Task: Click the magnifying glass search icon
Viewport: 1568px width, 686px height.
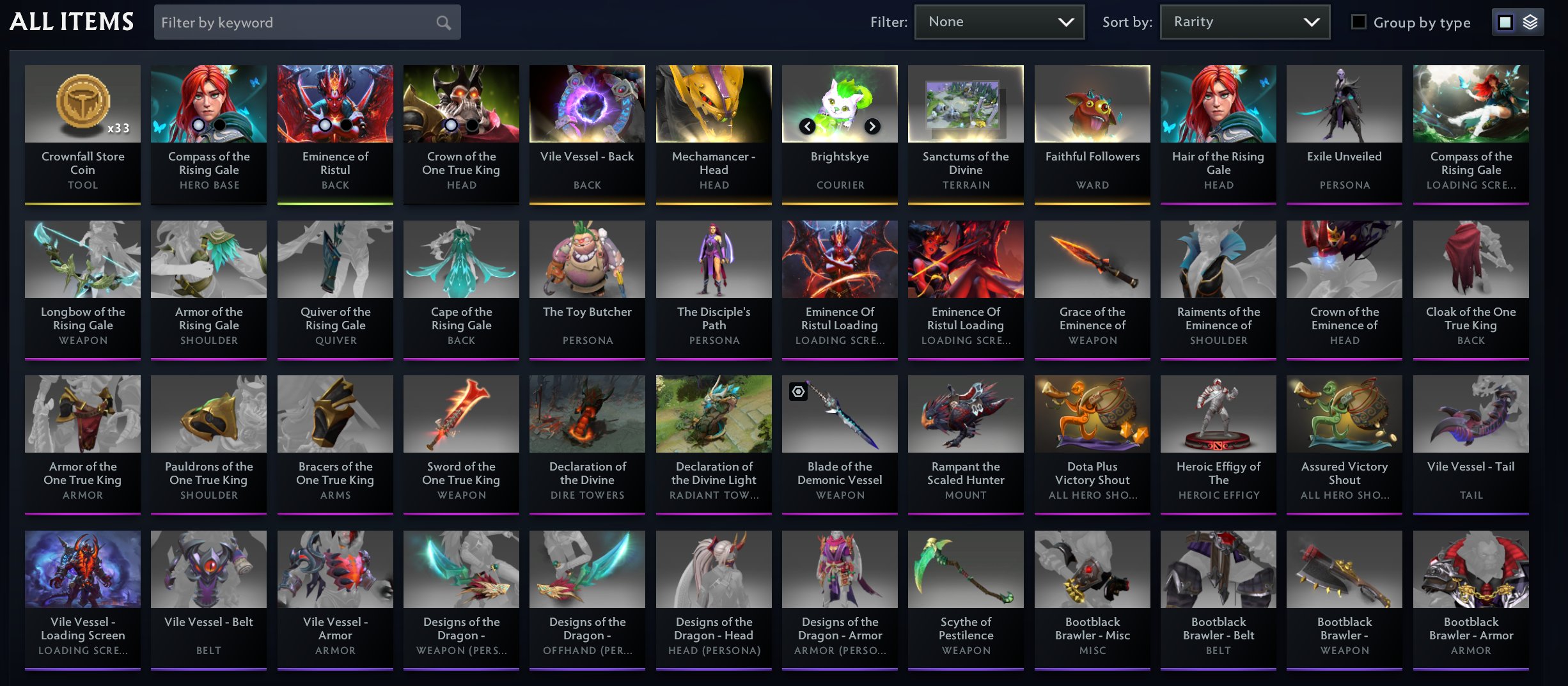Action: tap(443, 22)
